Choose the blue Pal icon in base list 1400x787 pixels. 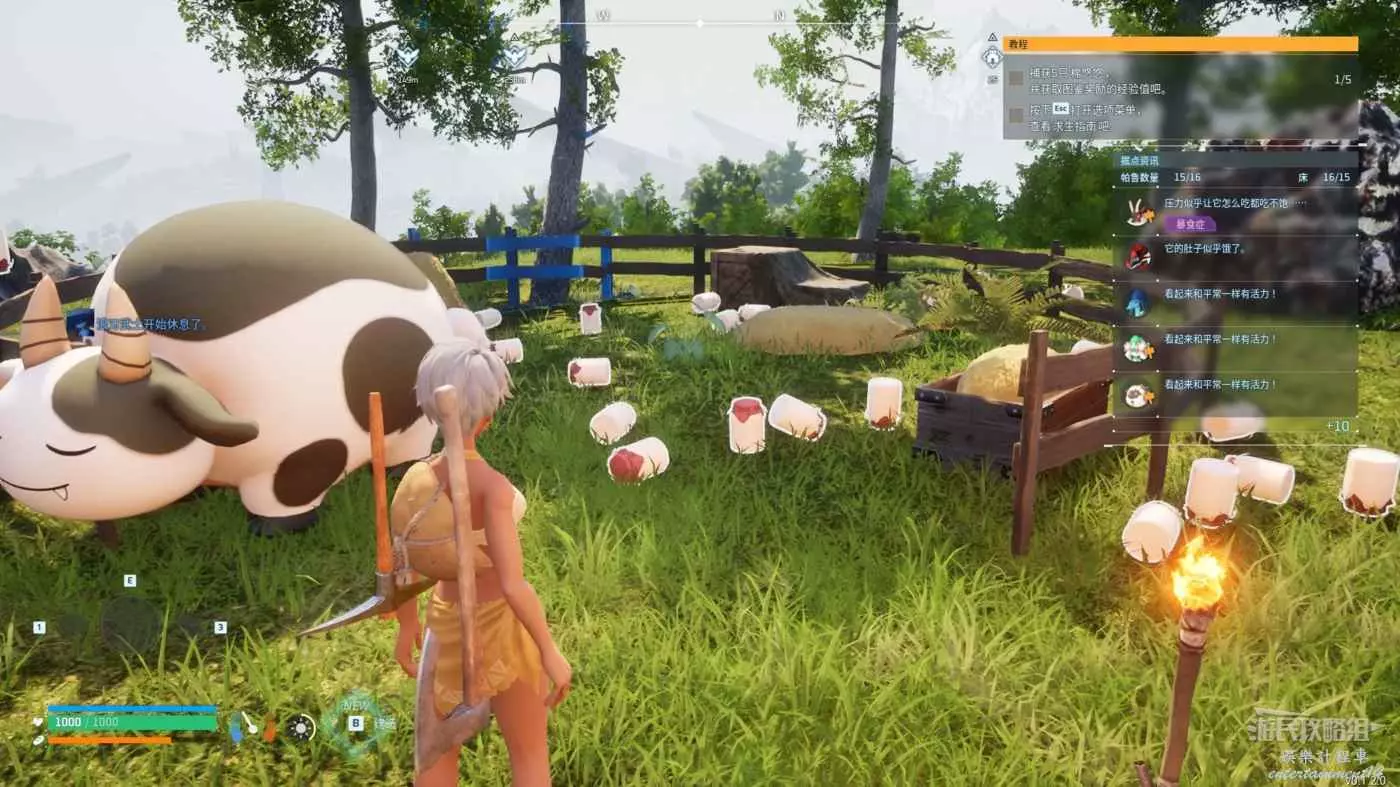[x=1137, y=301]
